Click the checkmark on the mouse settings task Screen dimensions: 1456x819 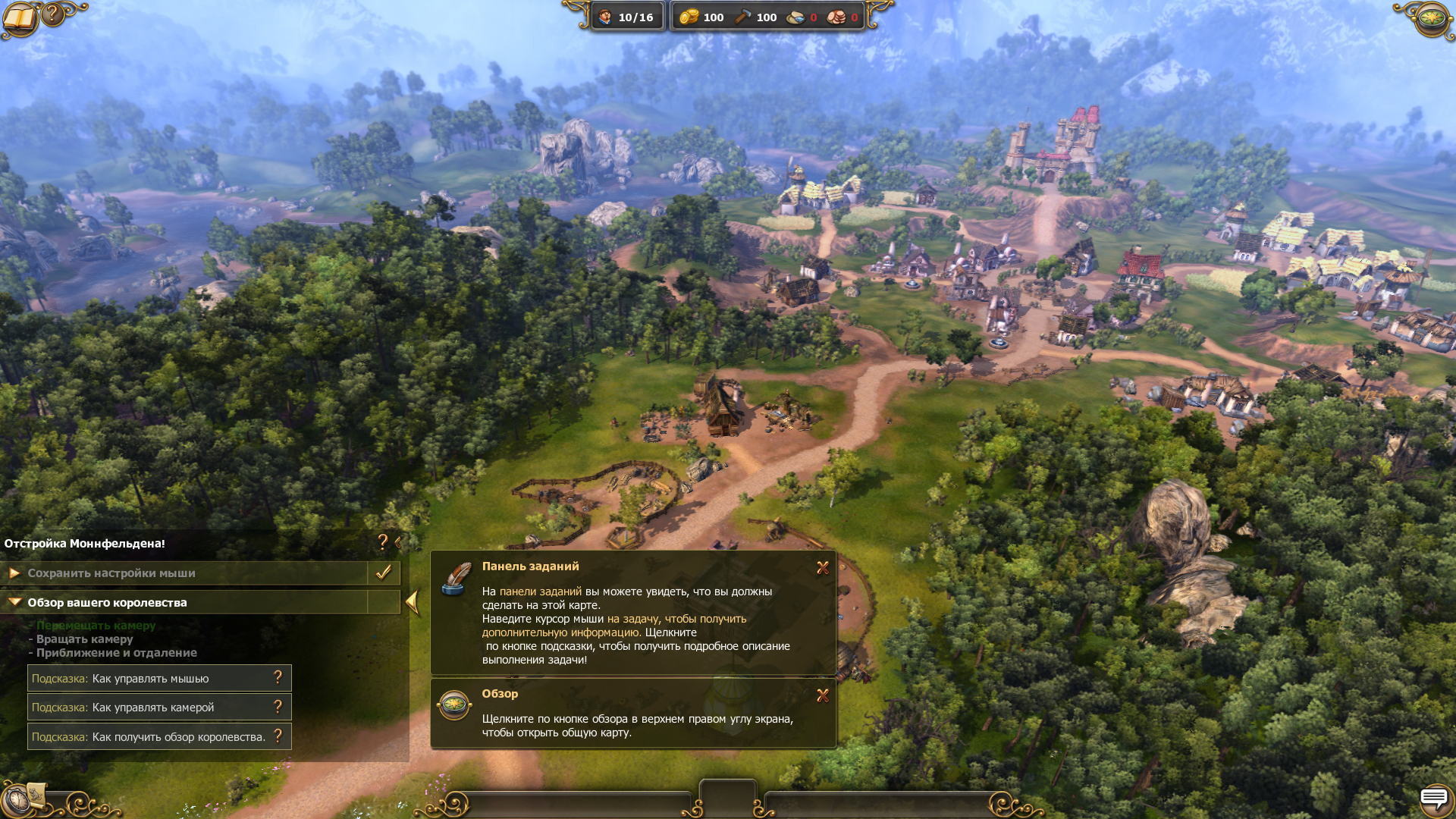(384, 573)
